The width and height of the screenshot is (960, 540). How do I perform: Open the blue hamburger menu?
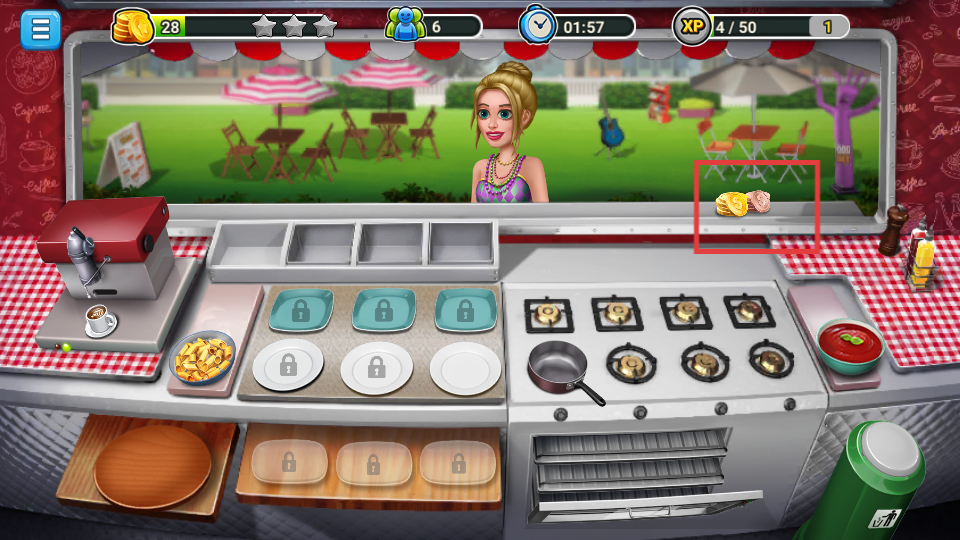(x=40, y=28)
